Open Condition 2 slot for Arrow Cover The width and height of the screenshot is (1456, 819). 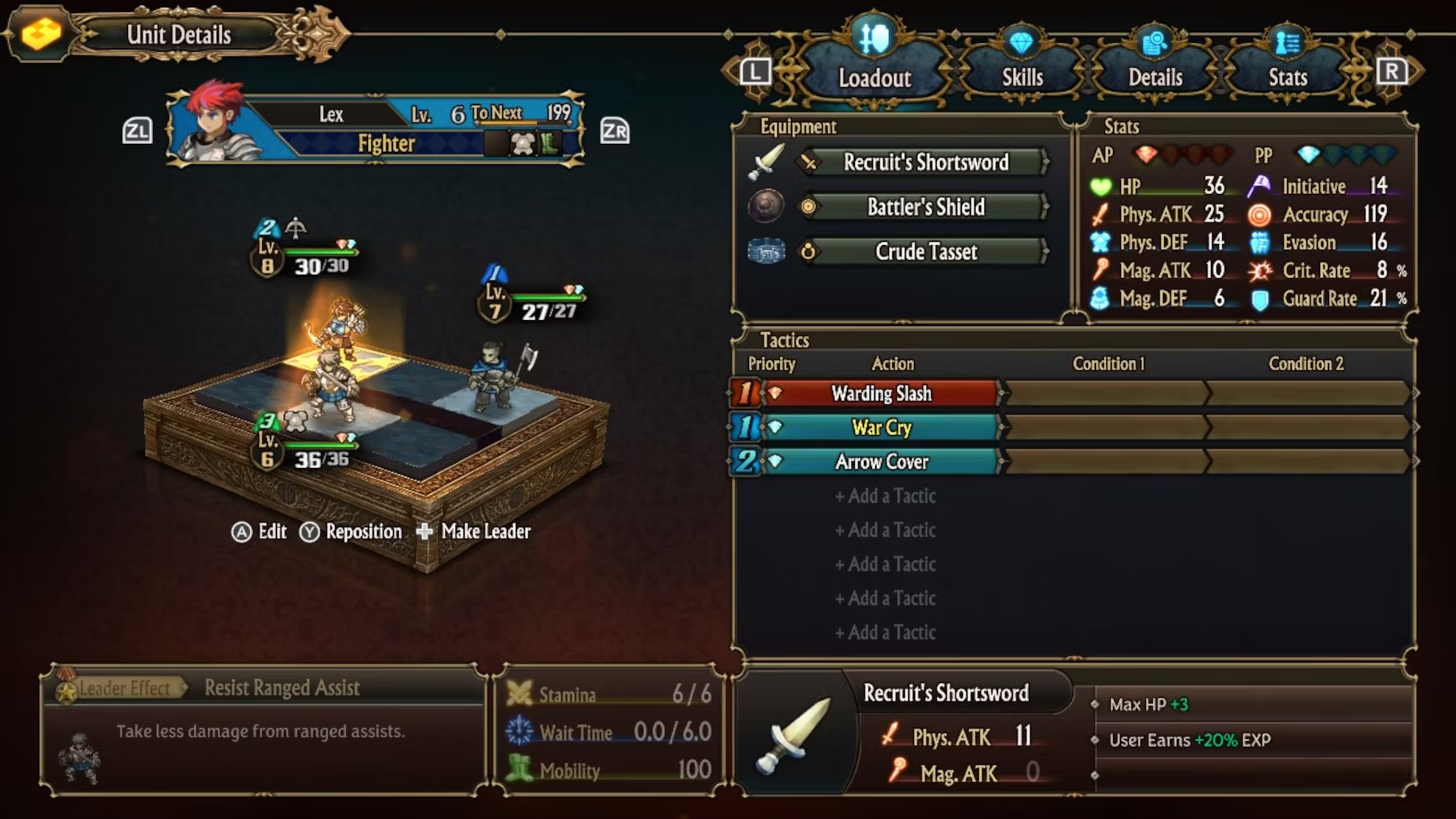(x=1307, y=462)
